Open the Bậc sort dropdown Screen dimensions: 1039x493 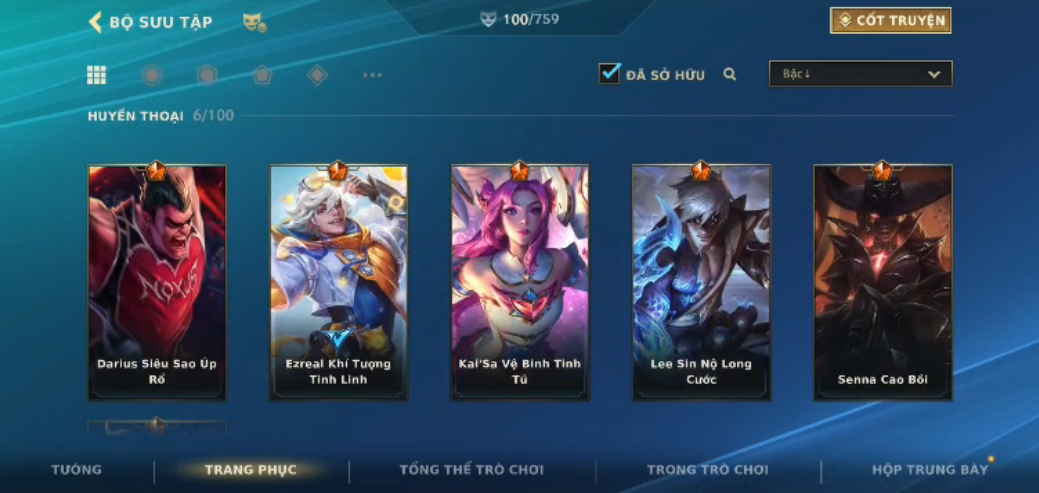860,74
